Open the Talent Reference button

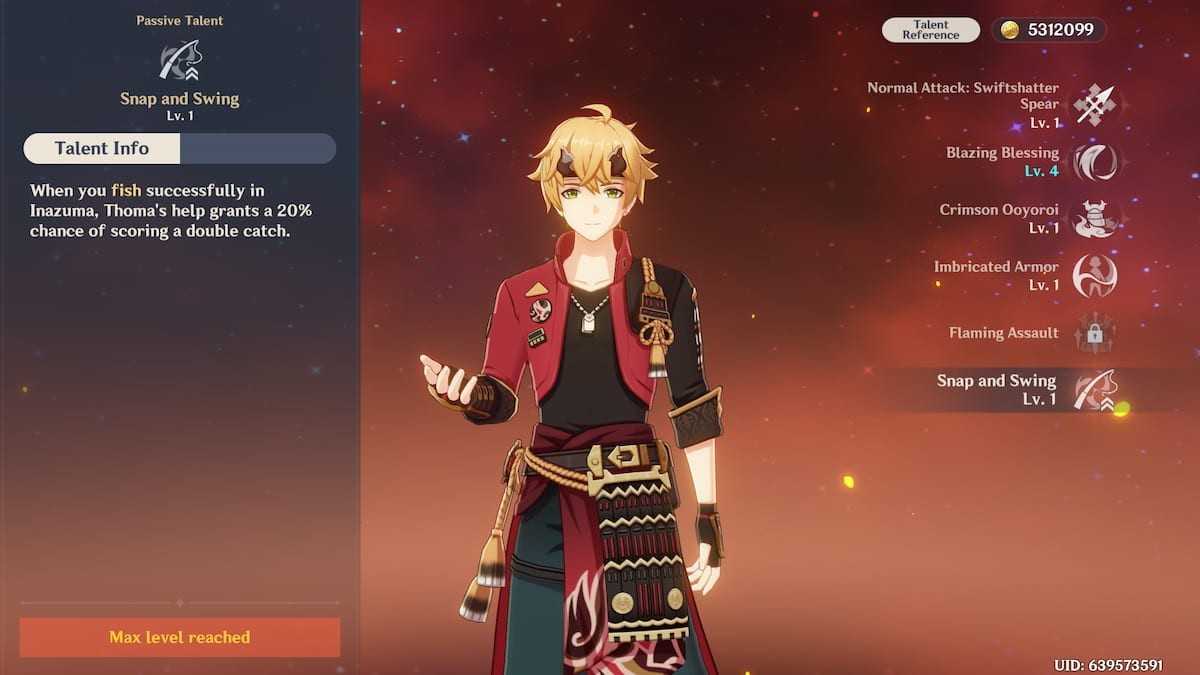(931, 30)
